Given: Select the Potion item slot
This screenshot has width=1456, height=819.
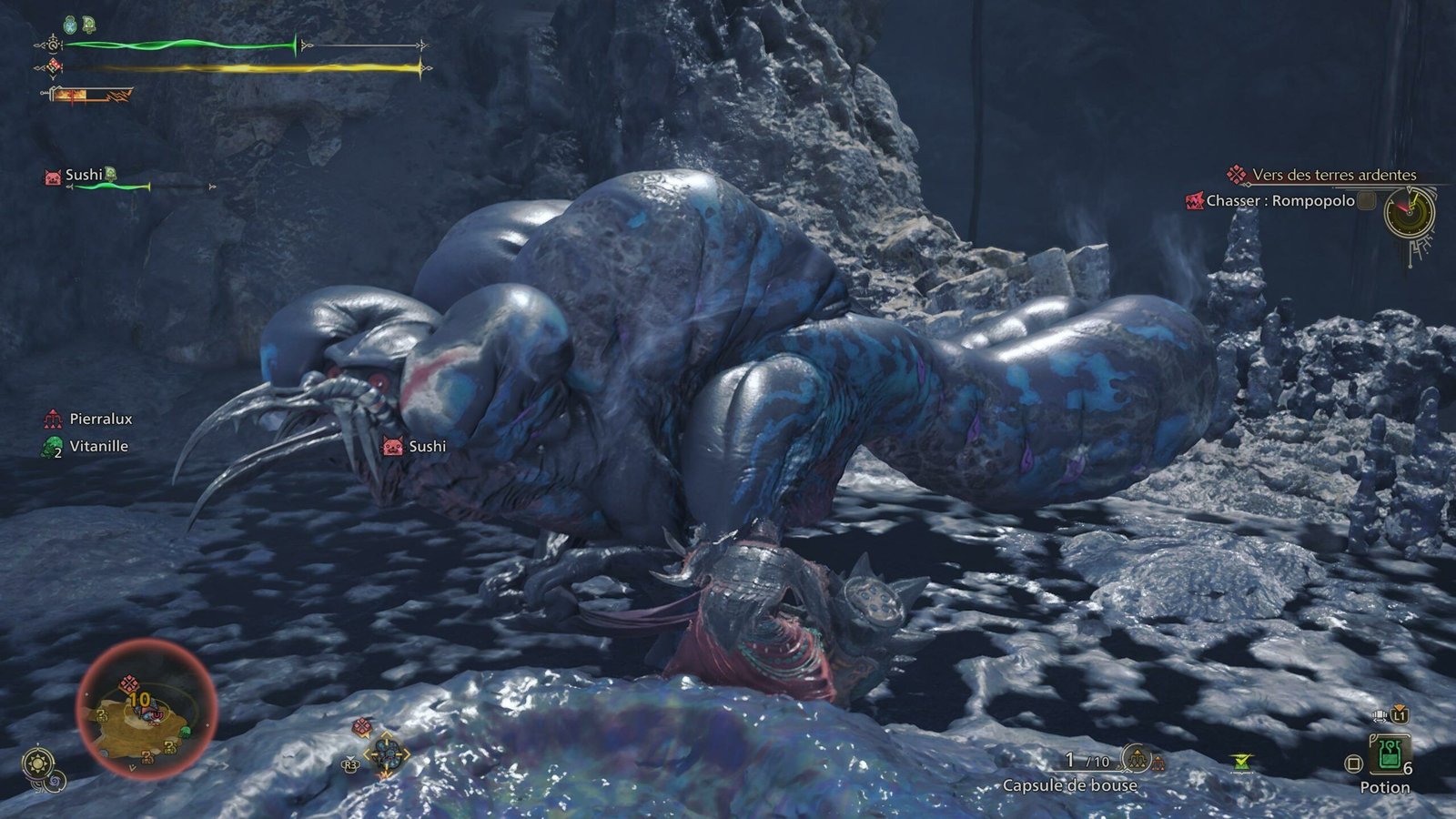Looking at the screenshot, I should click(x=1389, y=755).
